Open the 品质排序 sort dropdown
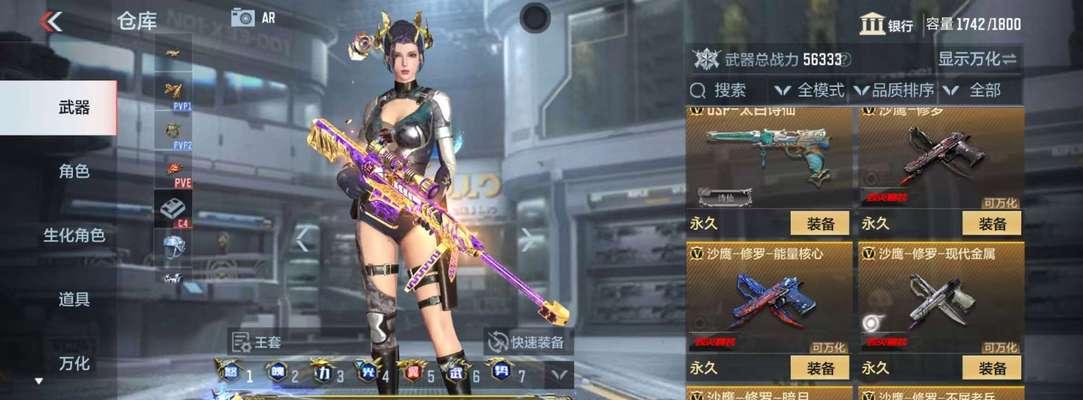This screenshot has height=400, width=1083. click(x=893, y=91)
